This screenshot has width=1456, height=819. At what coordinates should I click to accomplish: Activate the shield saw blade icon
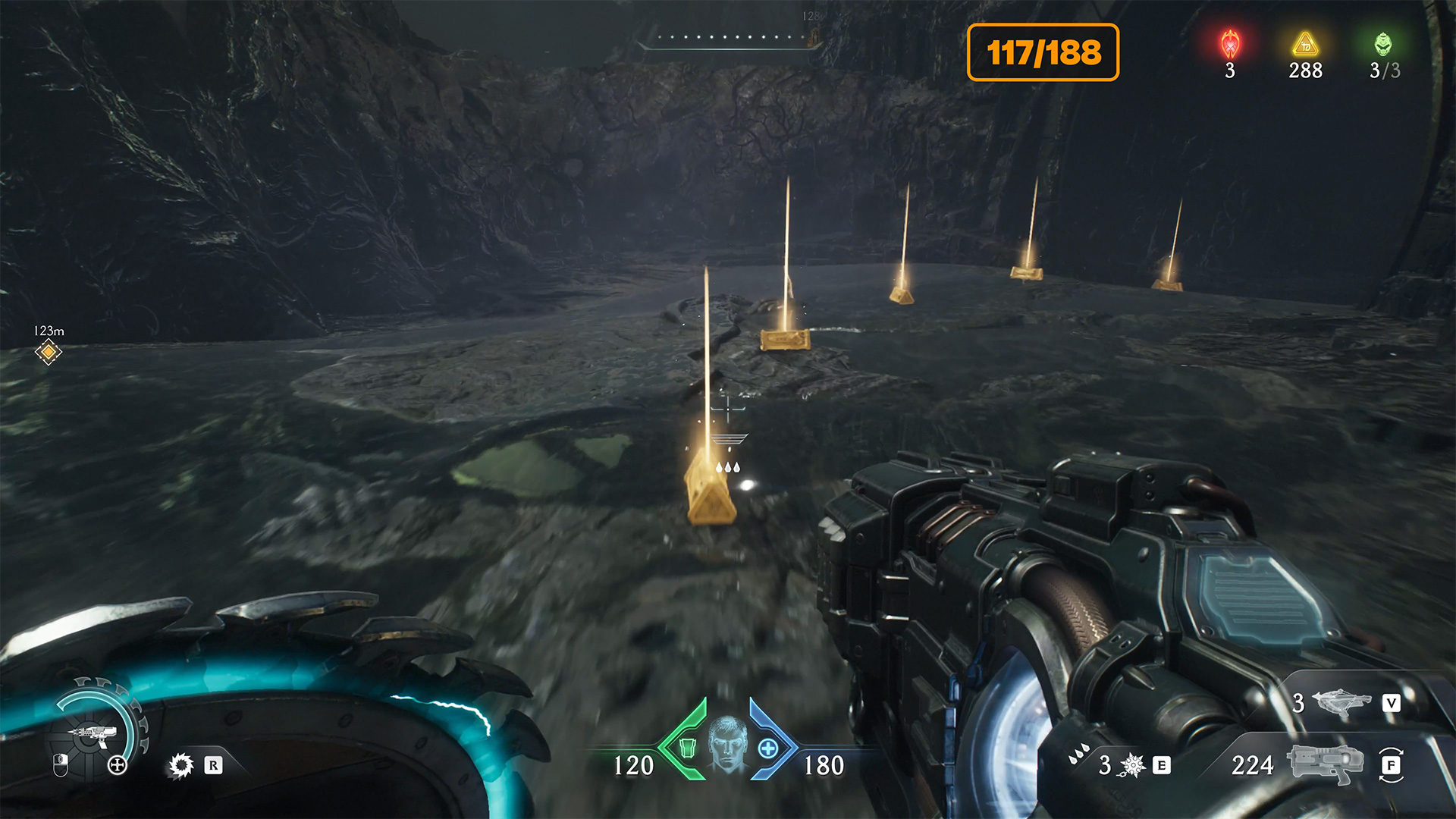pyautogui.click(x=181, y=766)
